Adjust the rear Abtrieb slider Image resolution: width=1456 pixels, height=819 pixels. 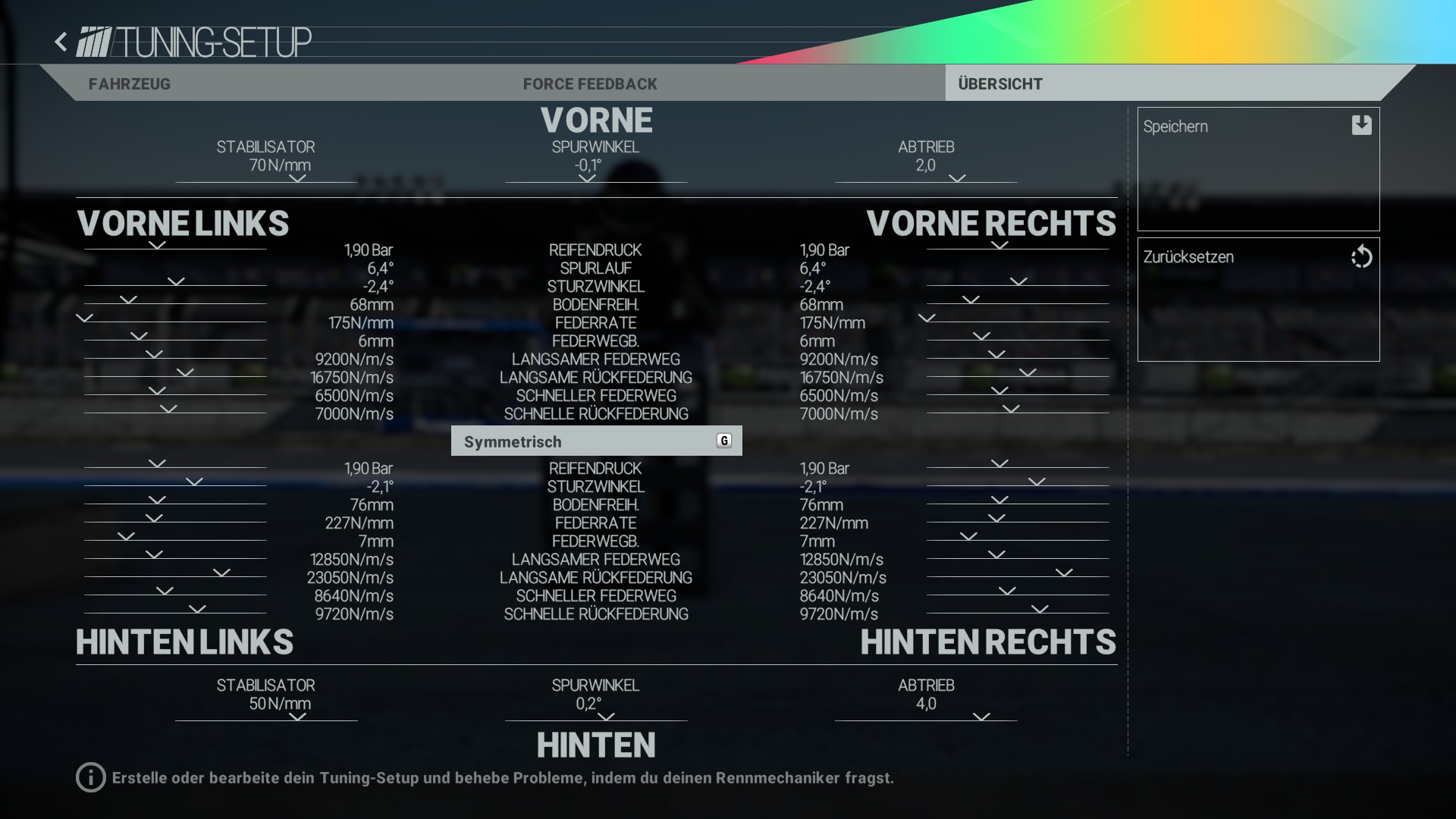click(x=981, y=717)
